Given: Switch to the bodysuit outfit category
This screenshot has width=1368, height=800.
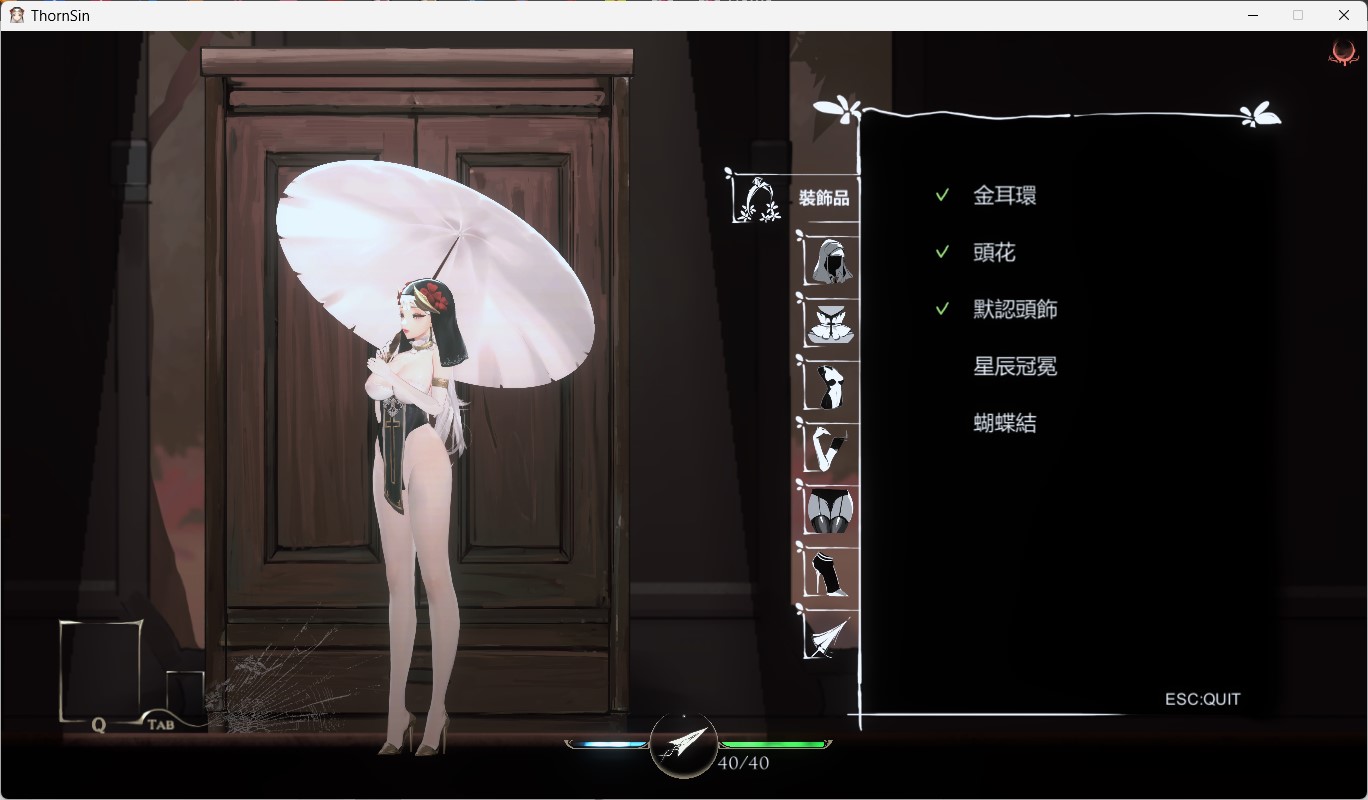Looking at the screenshot, I should point(830,385).
